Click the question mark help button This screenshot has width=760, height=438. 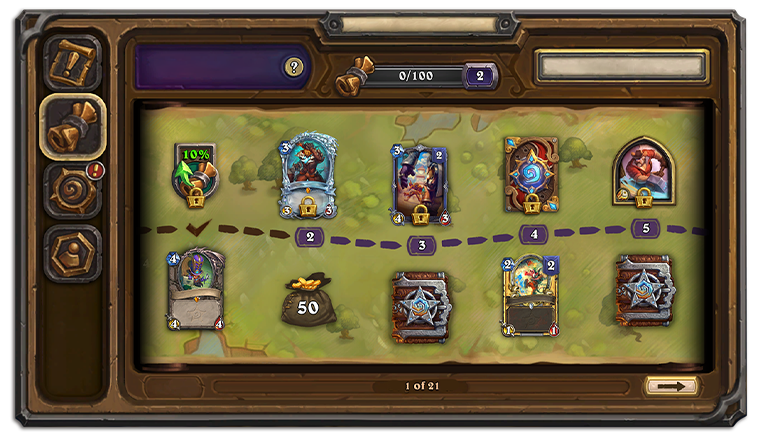[293, 67]
